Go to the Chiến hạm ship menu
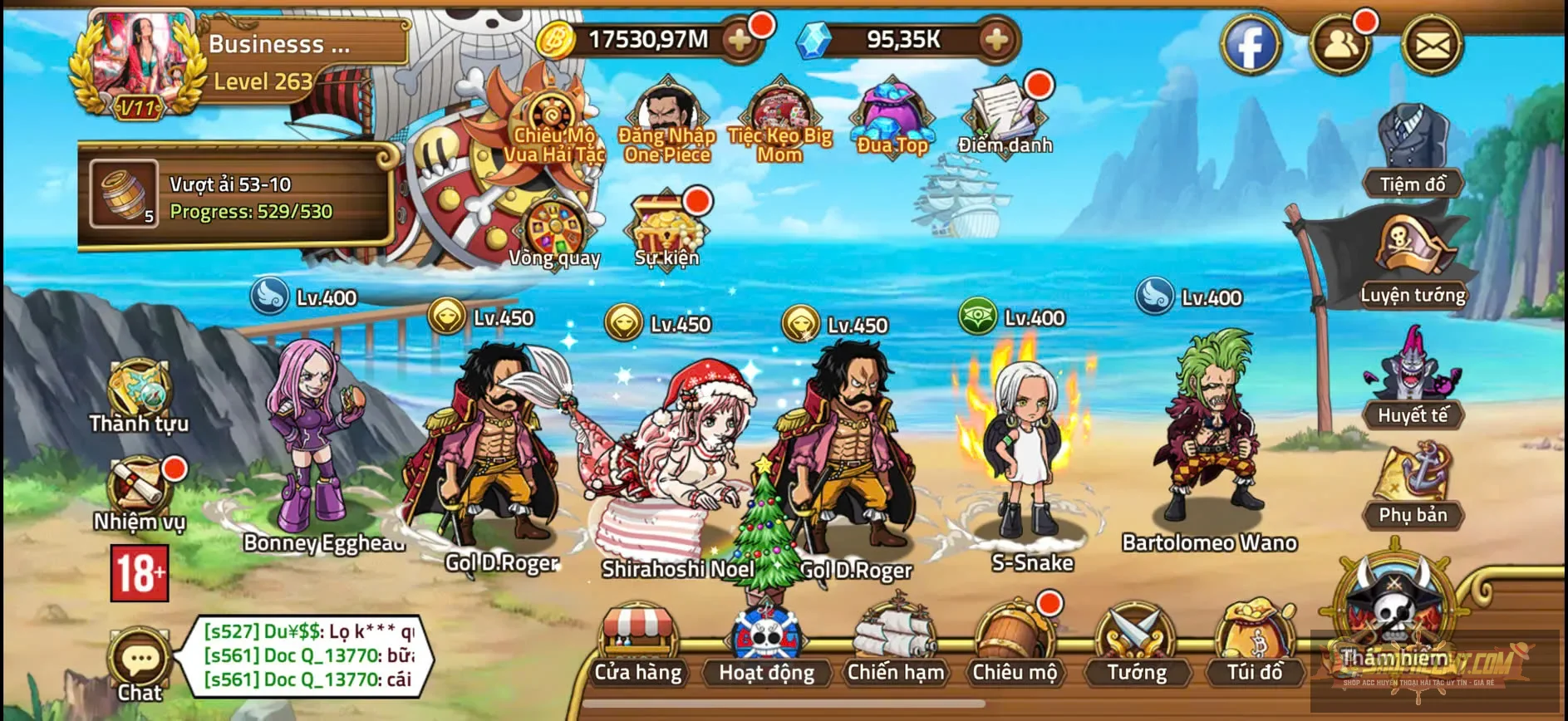1568x721 pixels. (895, 645)
